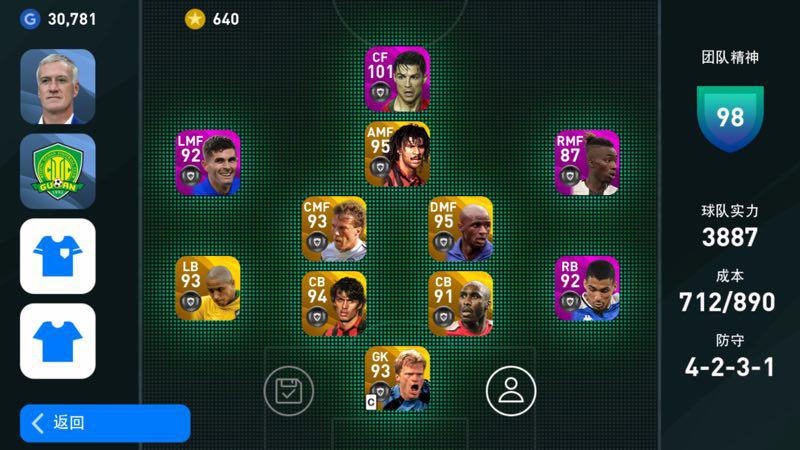Select the CF 101 player card
The width and height of the screenshot is (800, 450).
tap(397, 79)
